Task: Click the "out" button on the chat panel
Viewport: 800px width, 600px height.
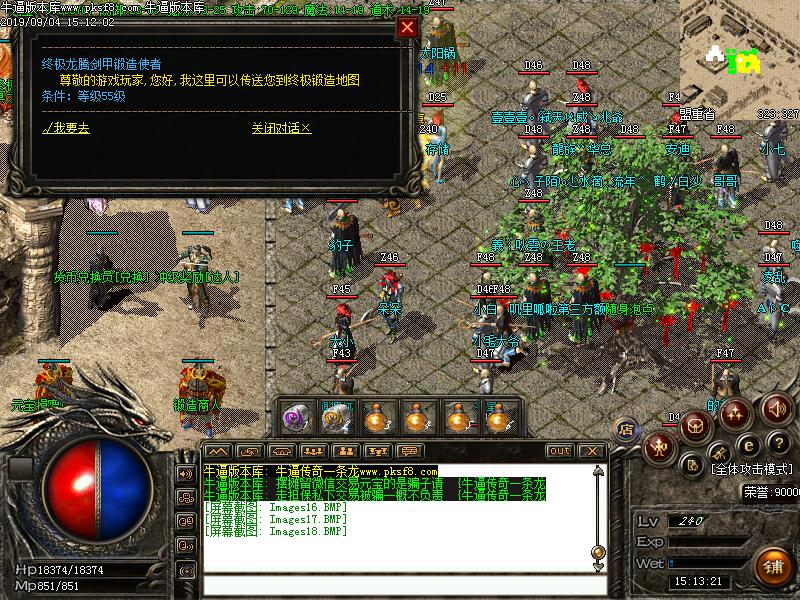Action: 560,451
